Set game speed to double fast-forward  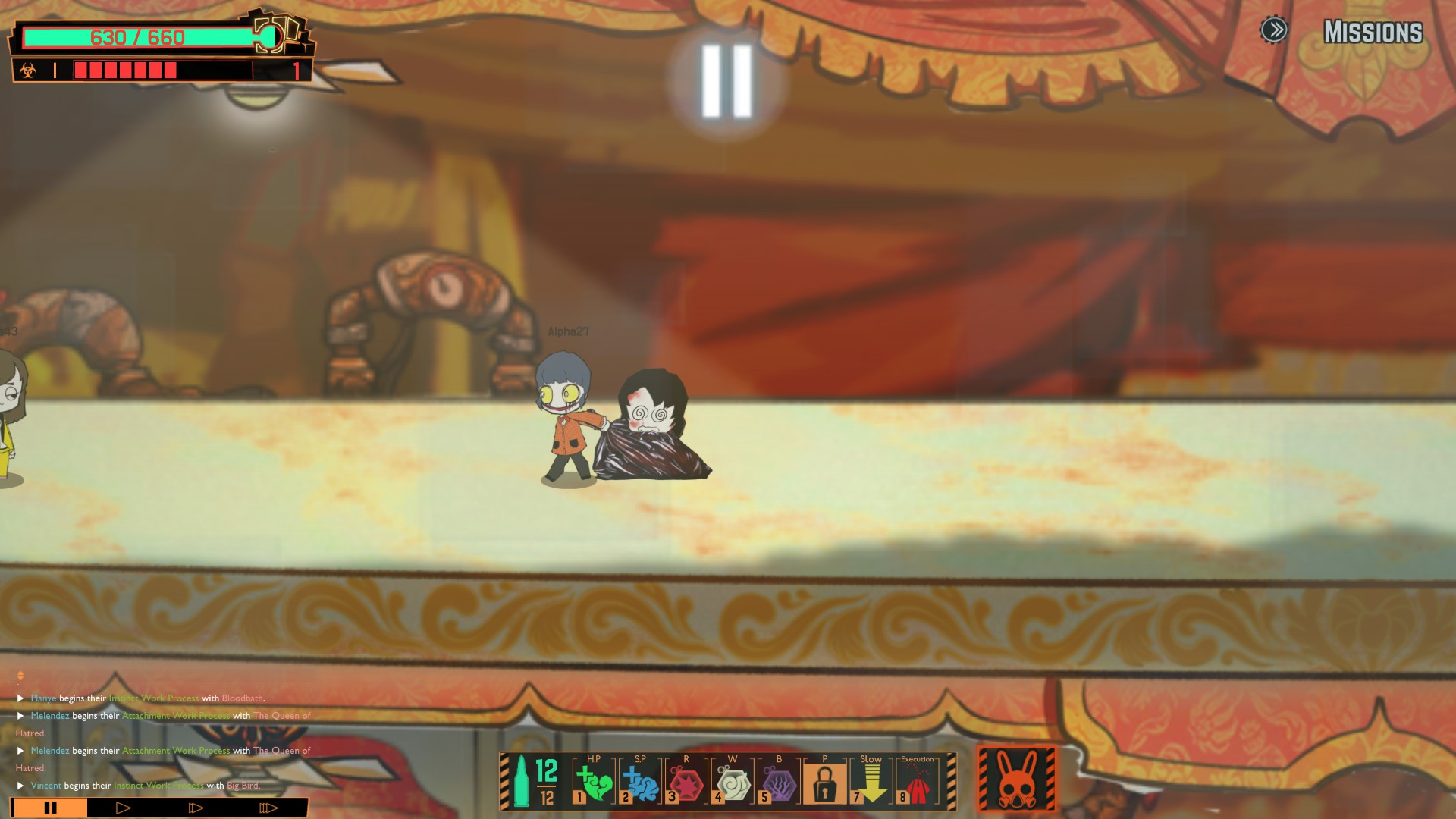196,808
